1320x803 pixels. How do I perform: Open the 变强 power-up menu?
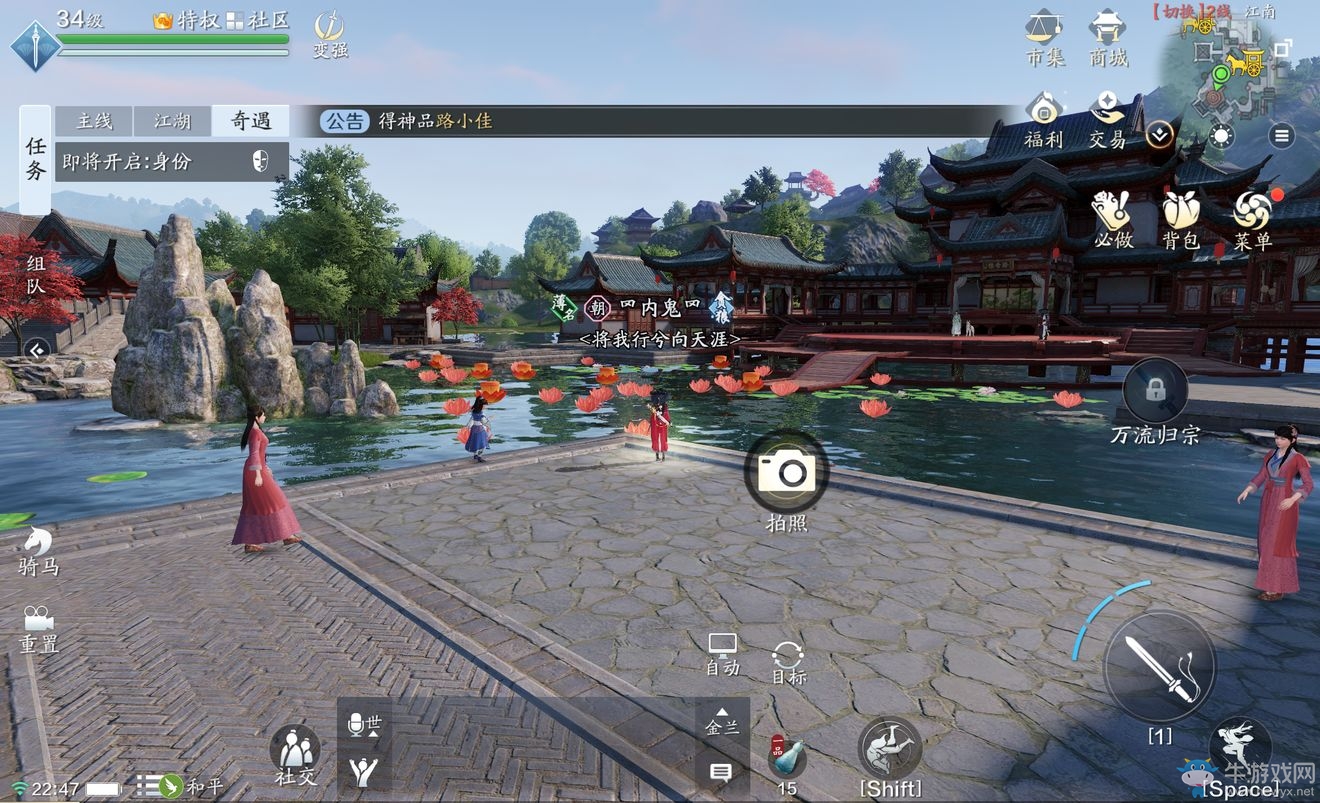coord(329,33)
